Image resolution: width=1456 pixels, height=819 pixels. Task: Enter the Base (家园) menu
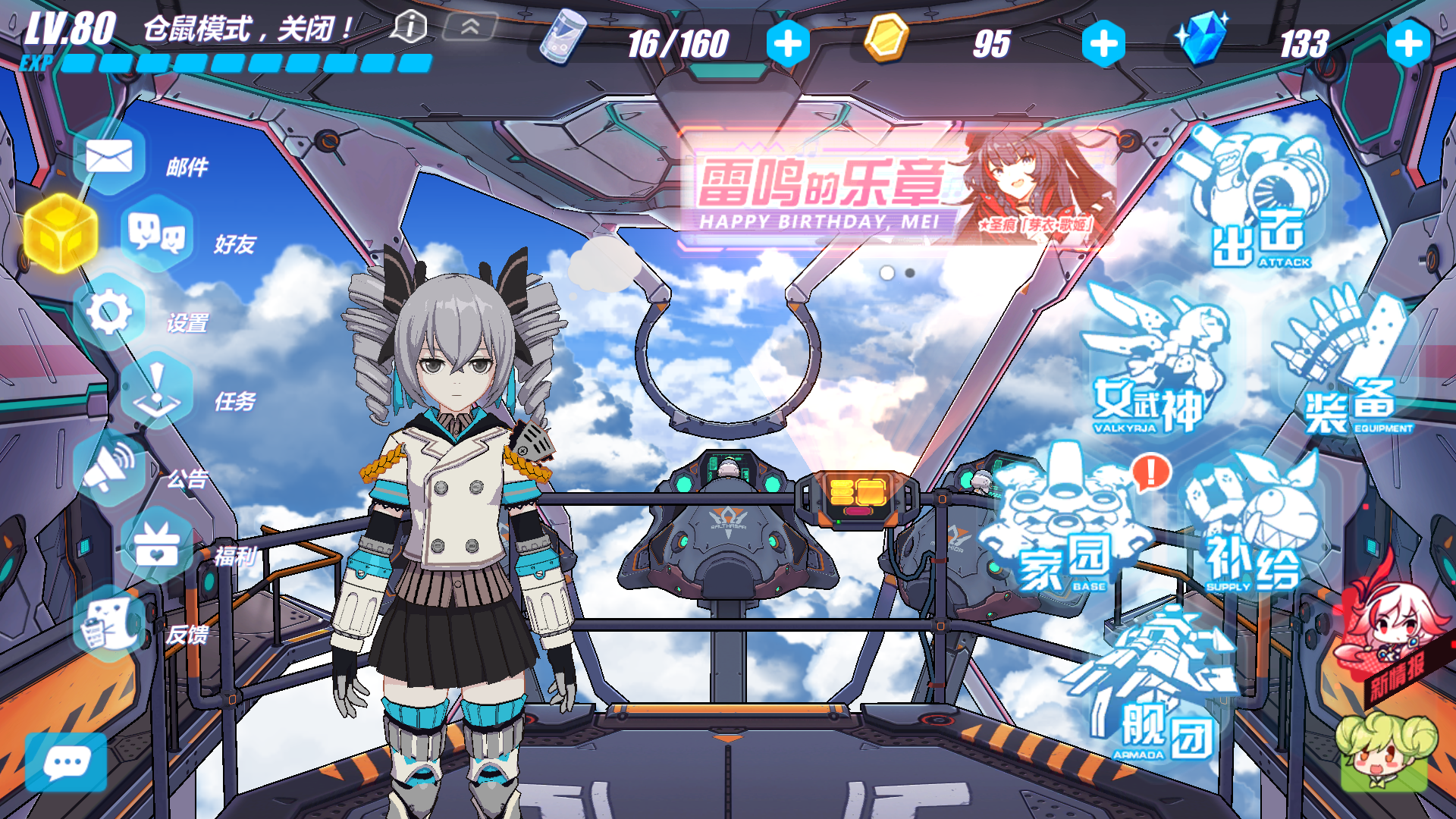click(x=1065, y=523)
